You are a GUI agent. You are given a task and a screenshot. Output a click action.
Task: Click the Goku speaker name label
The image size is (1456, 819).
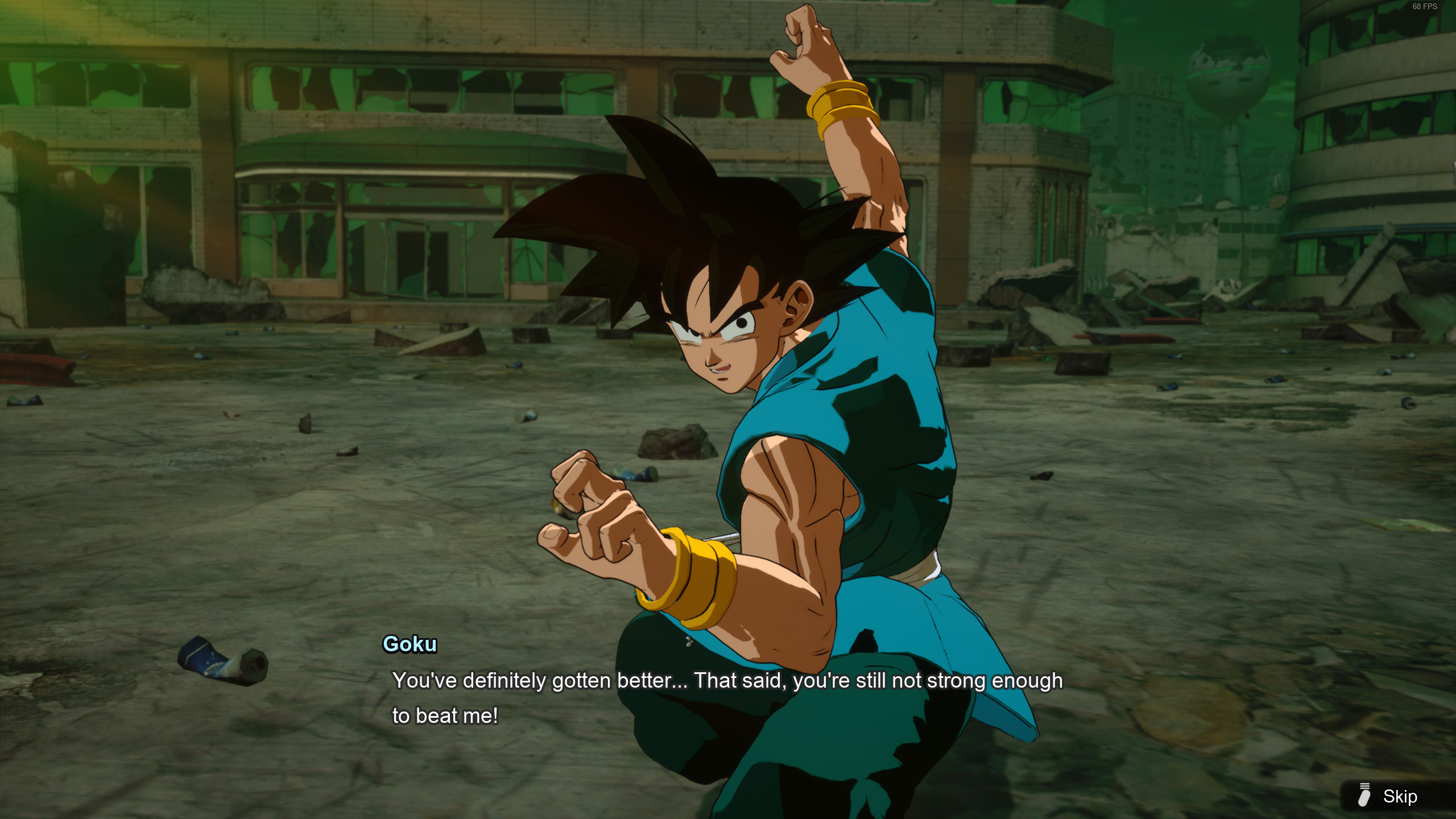point(409,644)
